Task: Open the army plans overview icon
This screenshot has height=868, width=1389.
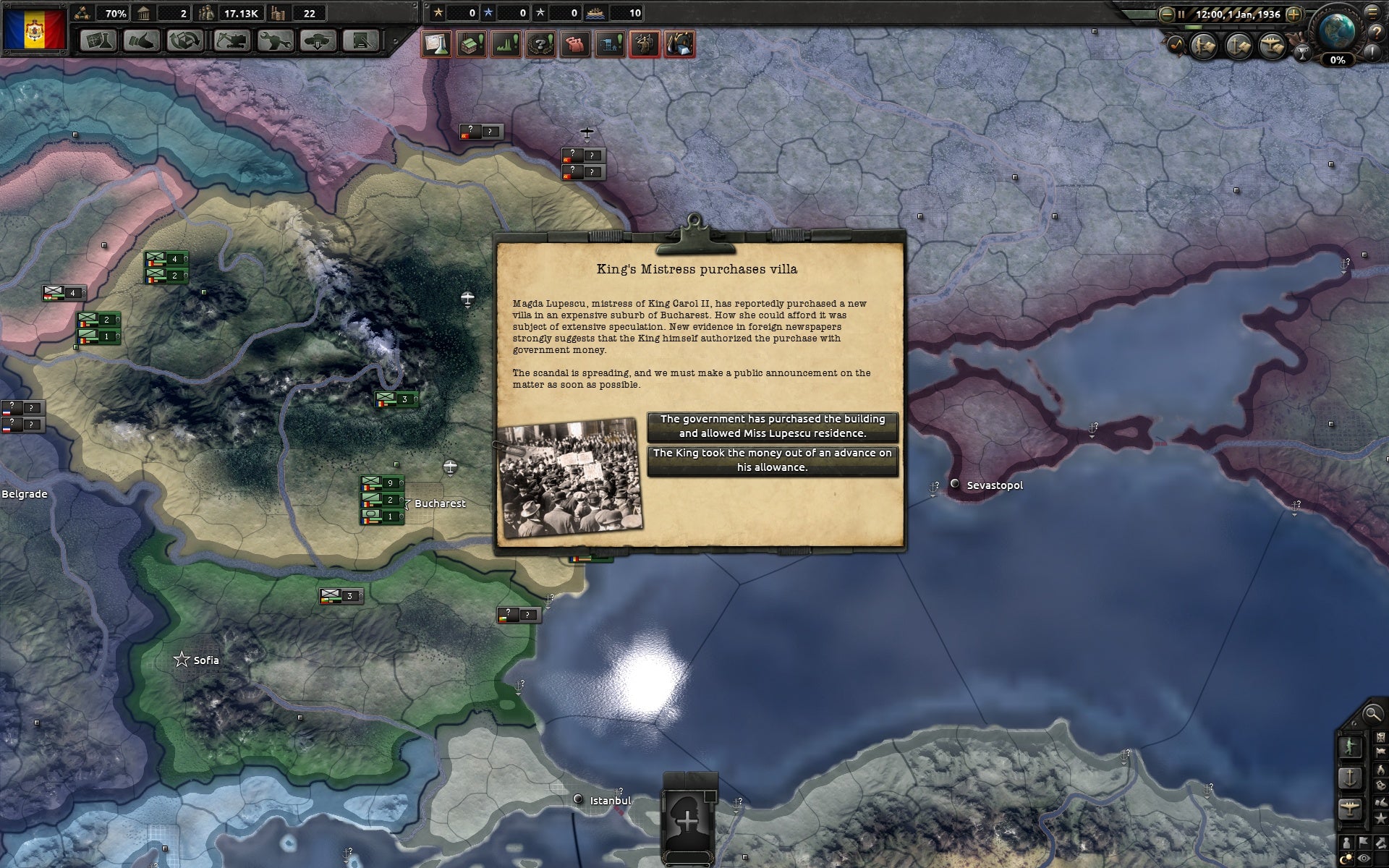Action: (x=1203, y=46)
